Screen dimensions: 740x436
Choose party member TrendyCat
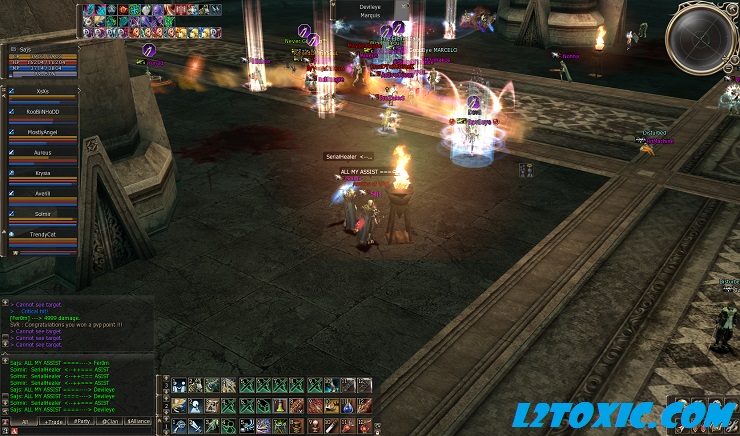click(x=42, y=234)
